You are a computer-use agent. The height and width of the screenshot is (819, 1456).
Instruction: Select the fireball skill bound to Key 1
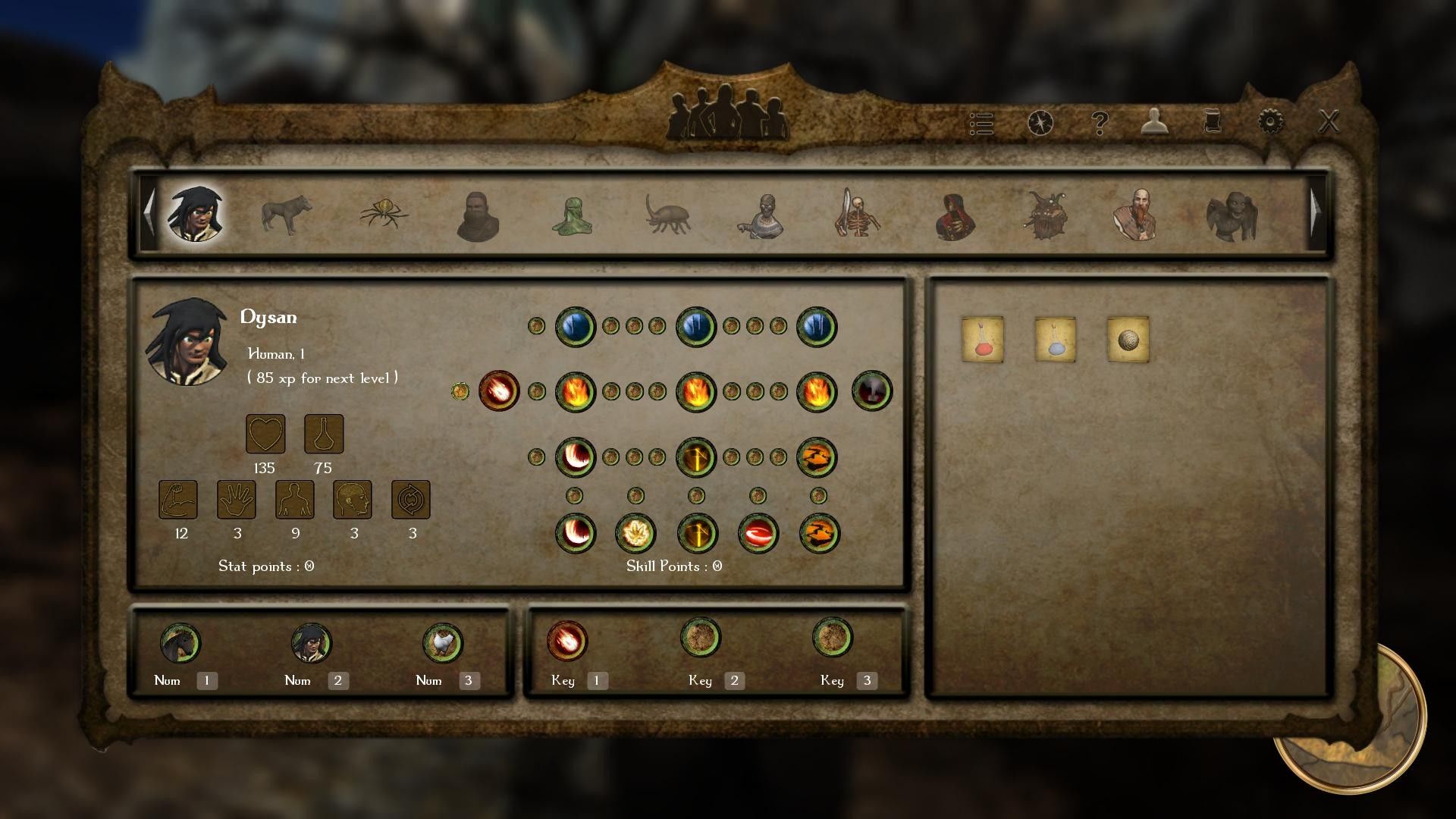567,641
